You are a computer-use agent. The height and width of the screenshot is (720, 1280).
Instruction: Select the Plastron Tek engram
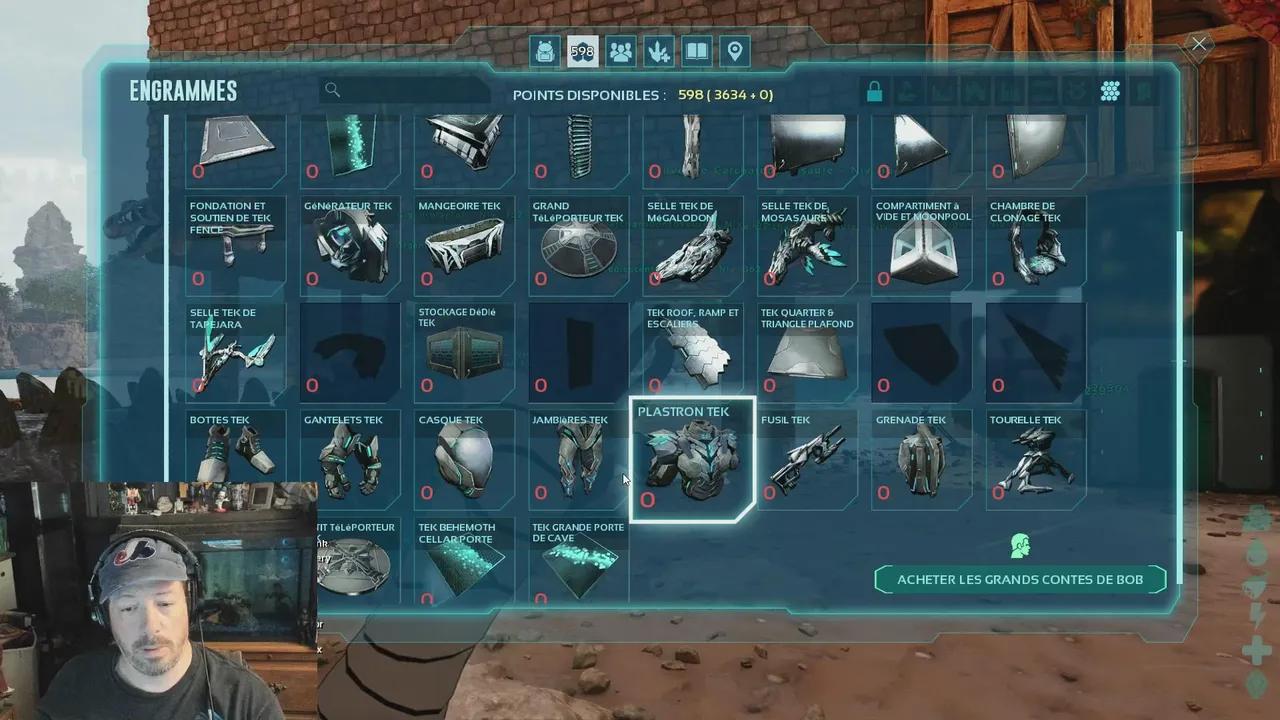click(x=692, y=460)
